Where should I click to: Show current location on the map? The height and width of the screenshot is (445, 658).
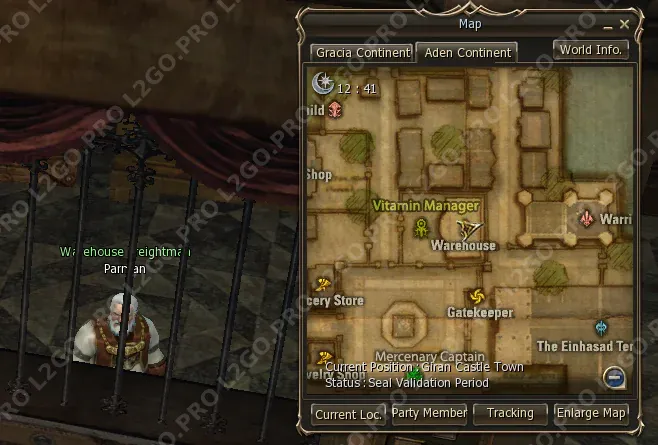click(x=347, y=413)
